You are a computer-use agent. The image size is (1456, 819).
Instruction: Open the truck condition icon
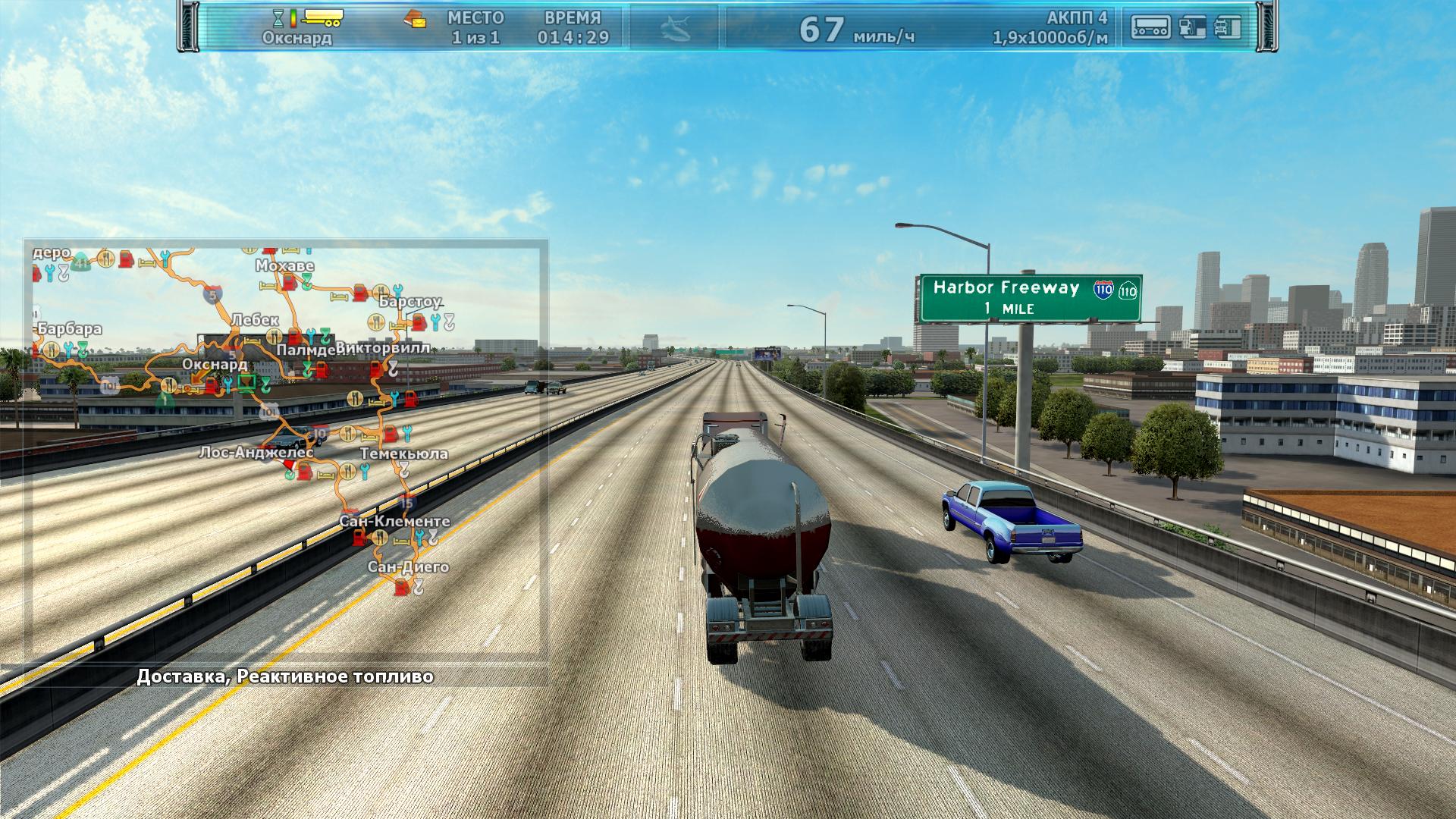click(1226, 27)
